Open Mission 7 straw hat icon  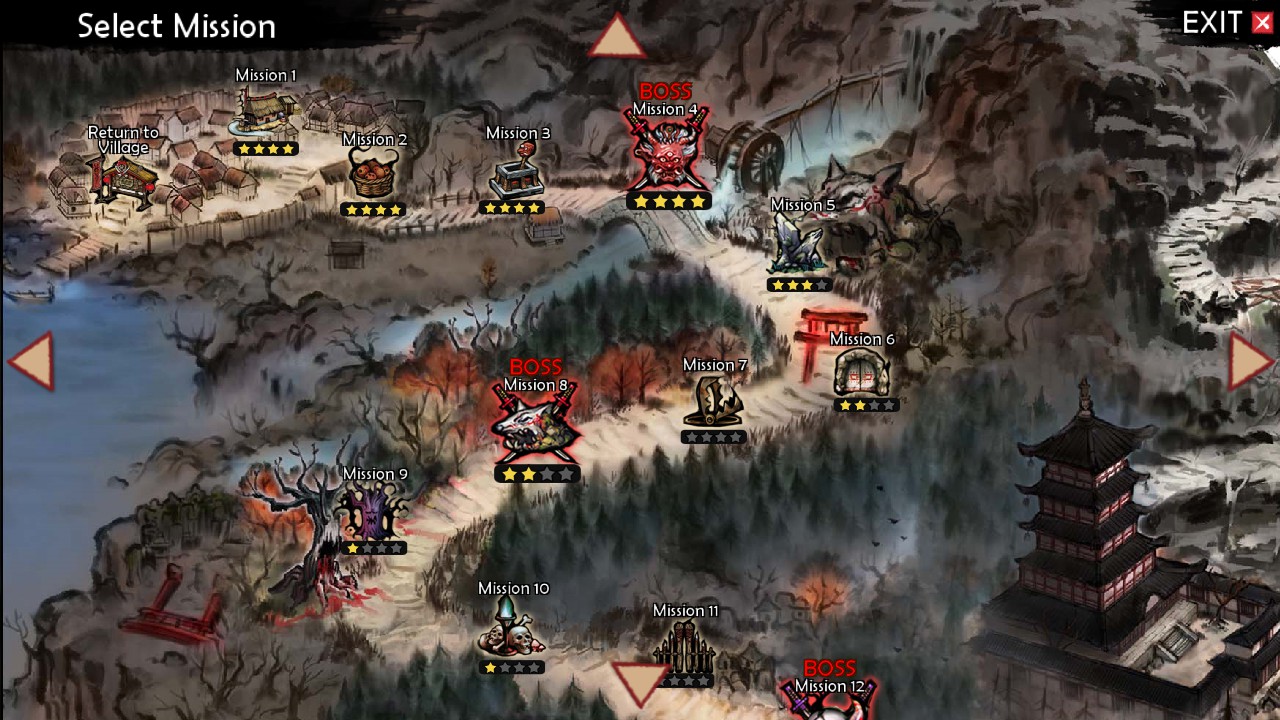714,402
